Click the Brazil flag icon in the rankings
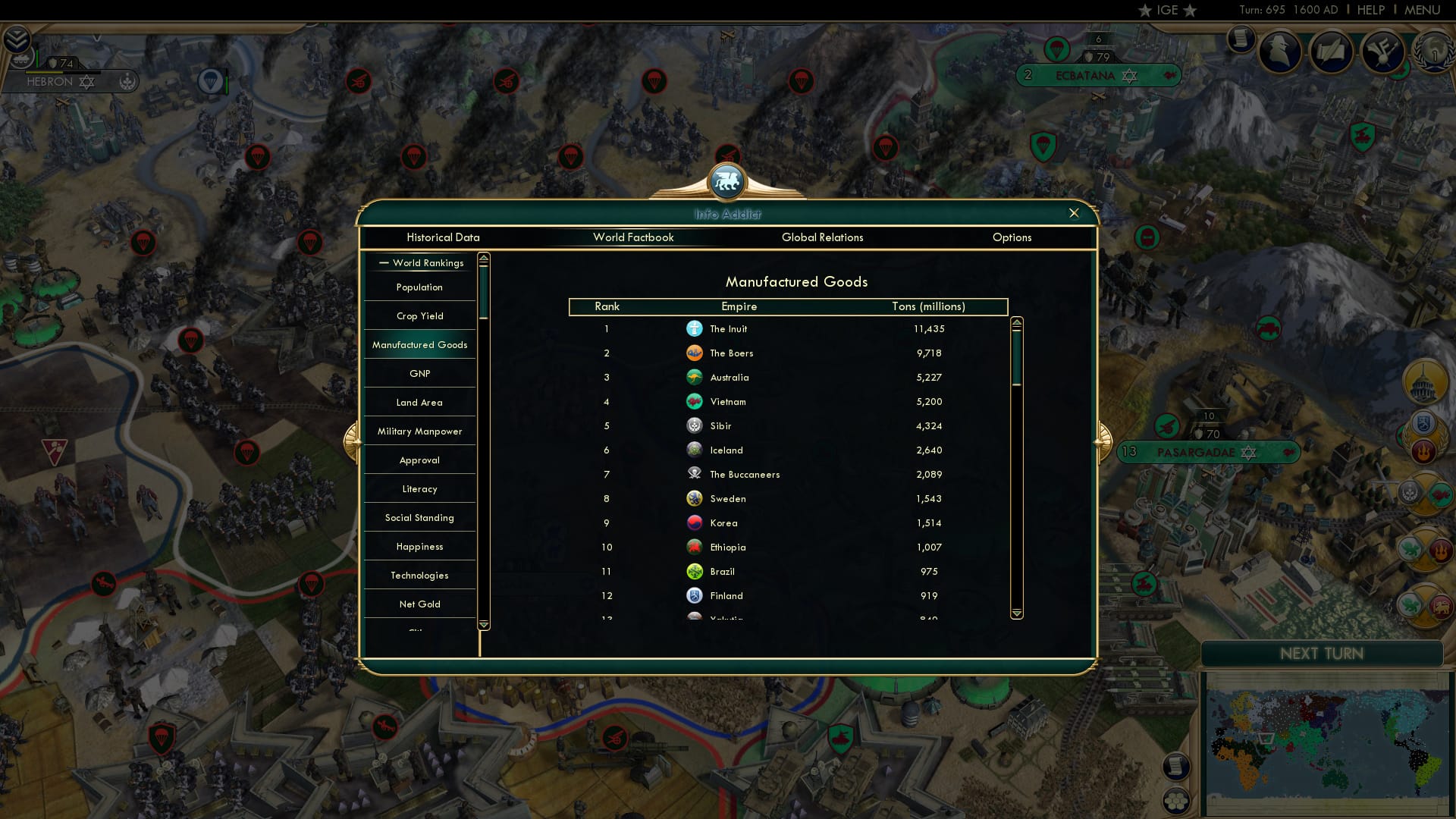This screenshot has height=819, width=1456. point(694,571)
